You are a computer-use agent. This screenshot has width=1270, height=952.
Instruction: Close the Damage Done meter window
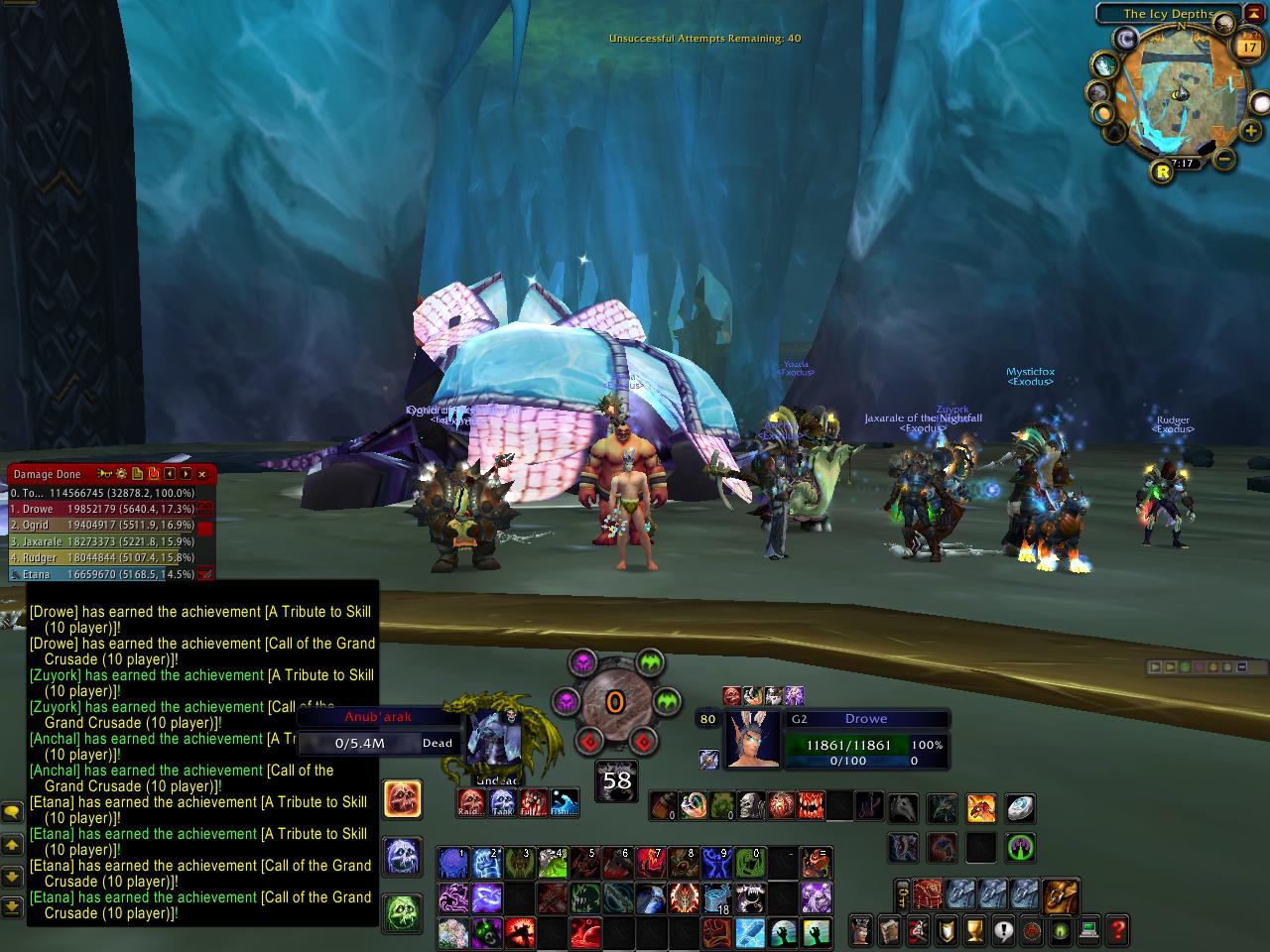(x=202, y=474)
